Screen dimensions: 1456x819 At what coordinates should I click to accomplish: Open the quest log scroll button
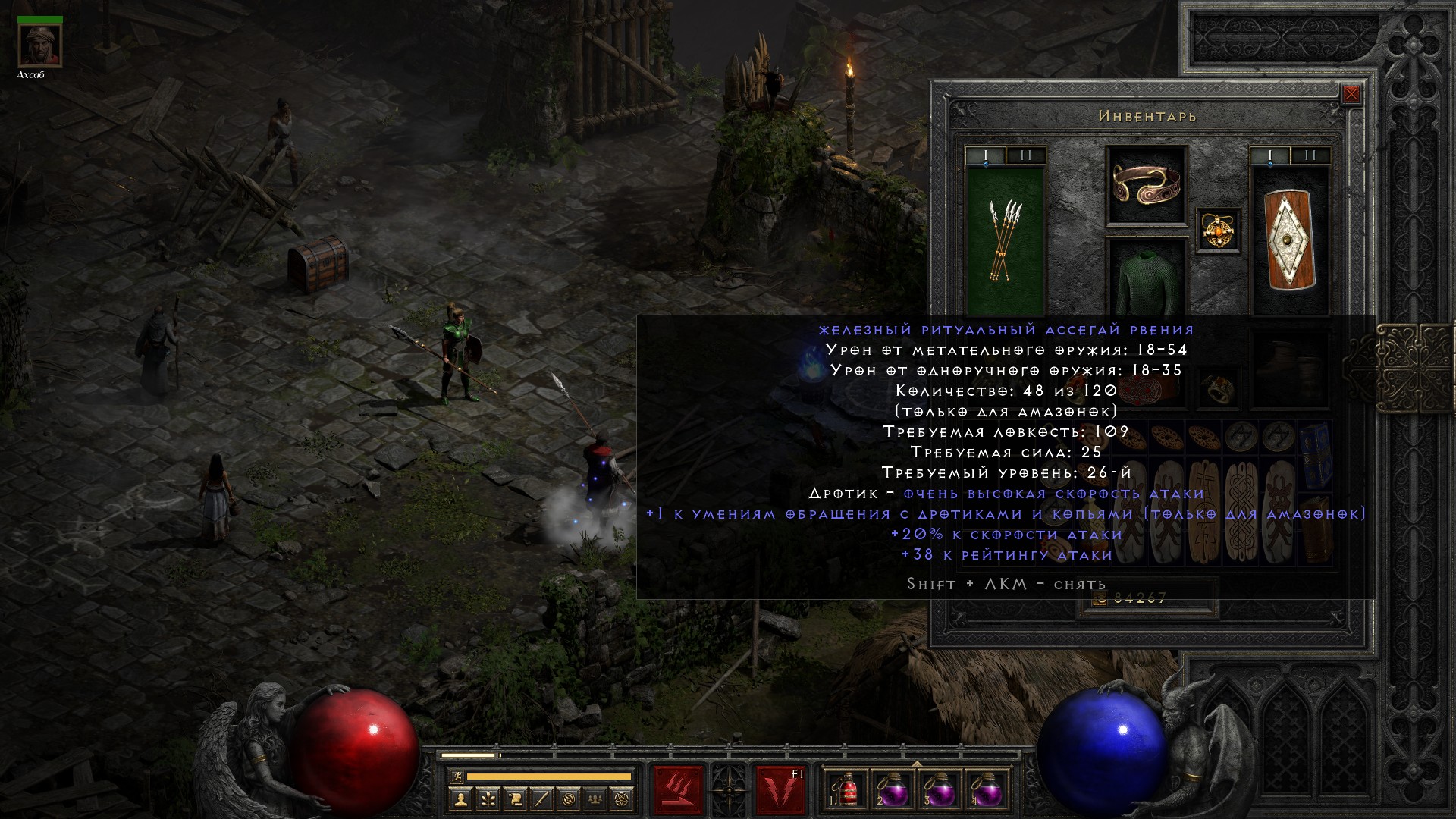pyautogui.click(x=515, y=799)
